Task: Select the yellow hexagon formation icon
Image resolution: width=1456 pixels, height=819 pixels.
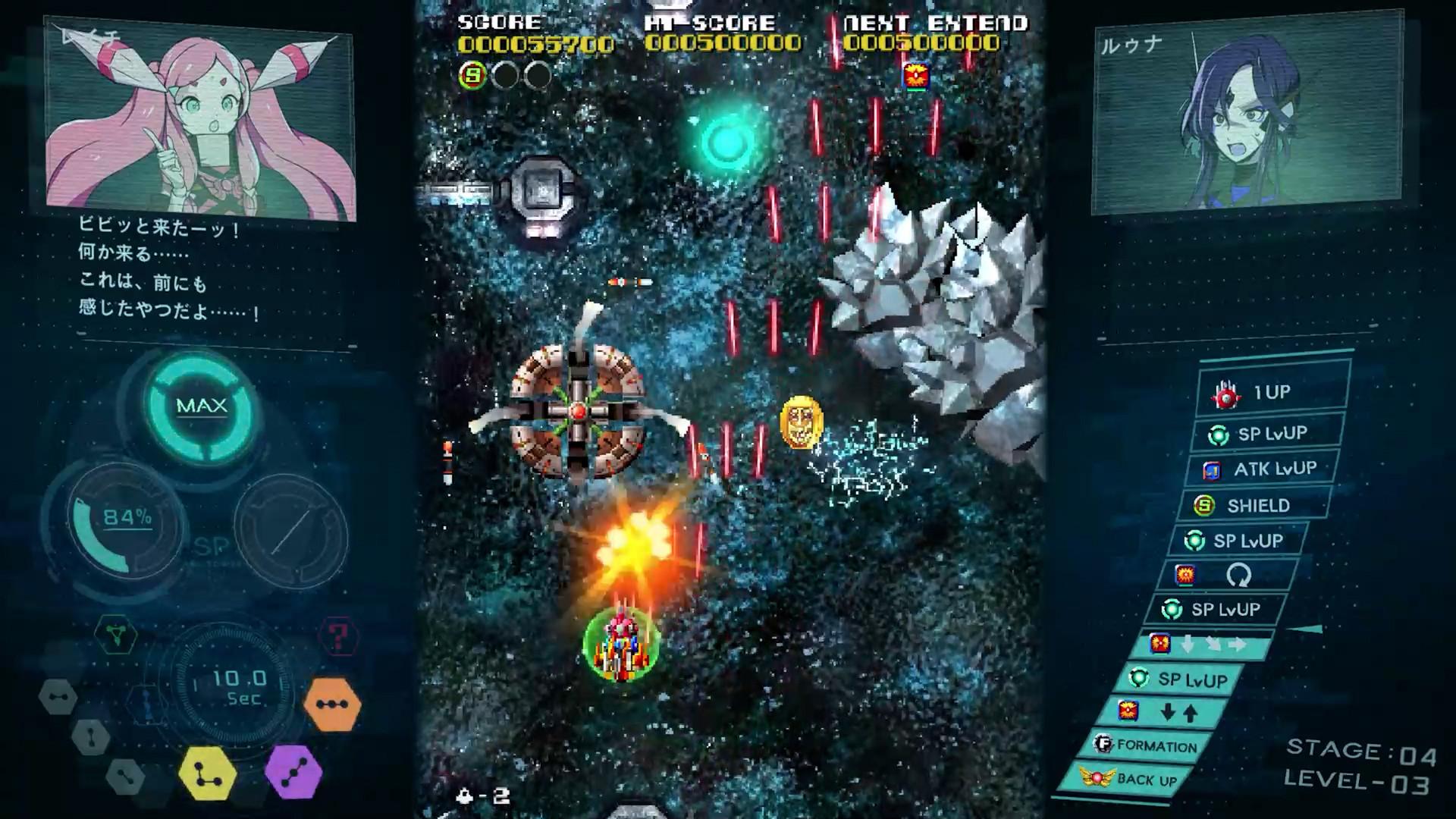Action: pyautogui.click(x=207, y=773)
